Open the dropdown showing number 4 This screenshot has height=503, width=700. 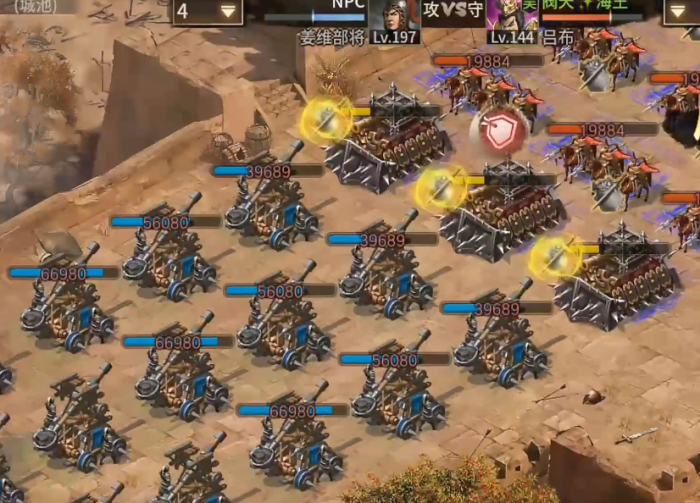pyautogui.click(x=208, y=11)
